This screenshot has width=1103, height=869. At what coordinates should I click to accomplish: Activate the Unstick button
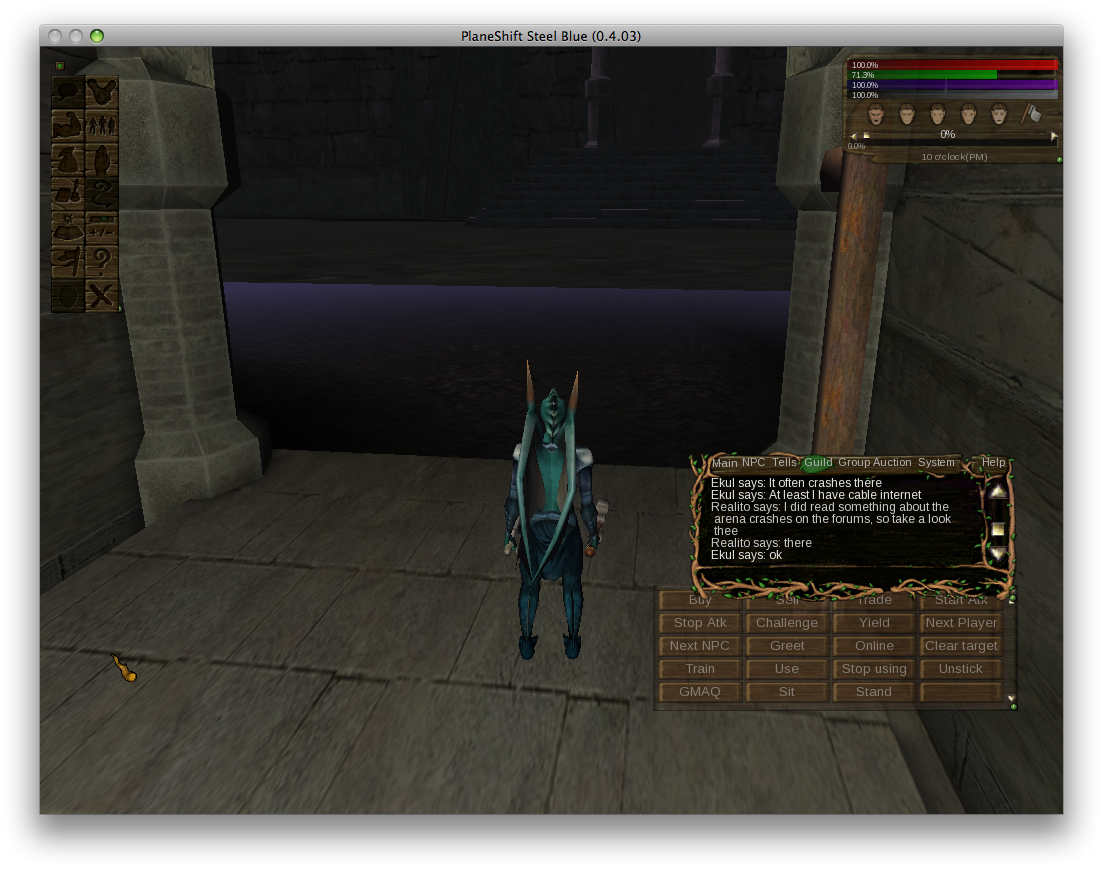point(961,669)
